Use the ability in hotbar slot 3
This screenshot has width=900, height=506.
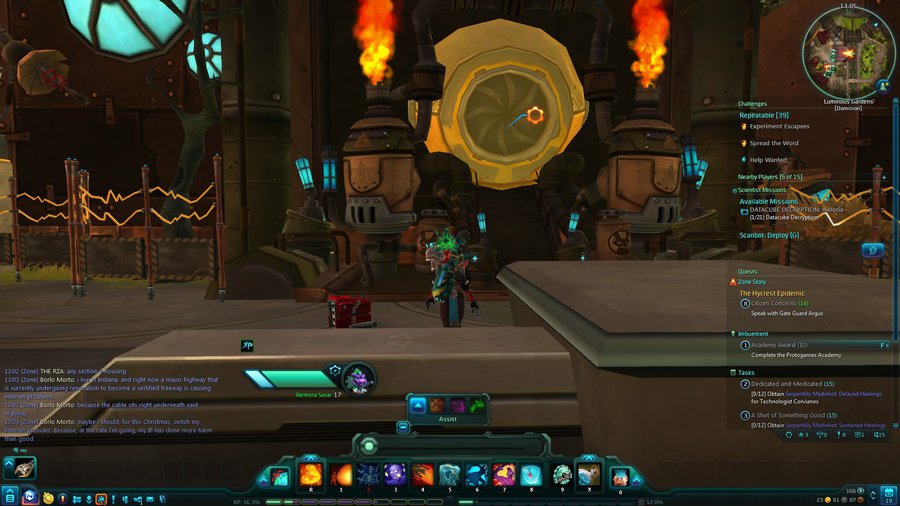[395, 475]
